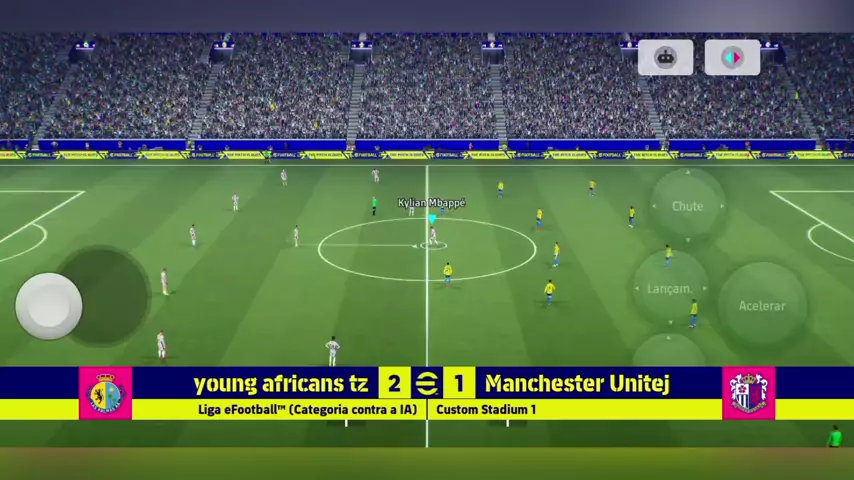Image resolution: width=854 pixels, height=480 pixels.
Task: Open the robot icon button
Action: (x=665, y=58)
